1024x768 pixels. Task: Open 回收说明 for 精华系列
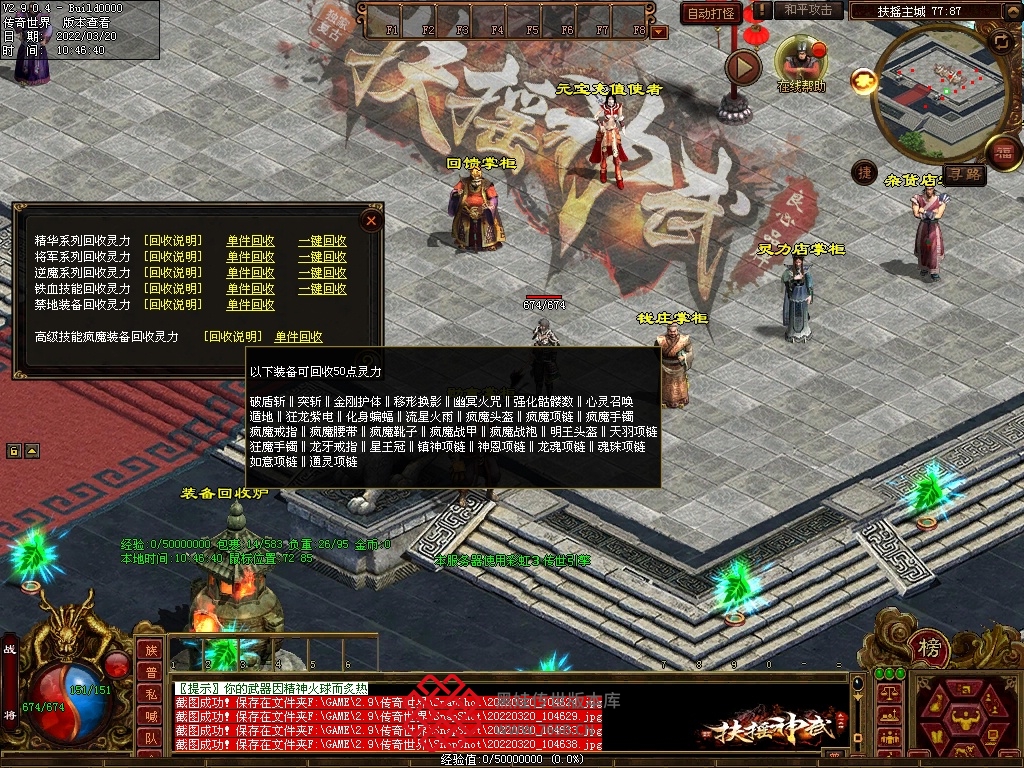172,241
